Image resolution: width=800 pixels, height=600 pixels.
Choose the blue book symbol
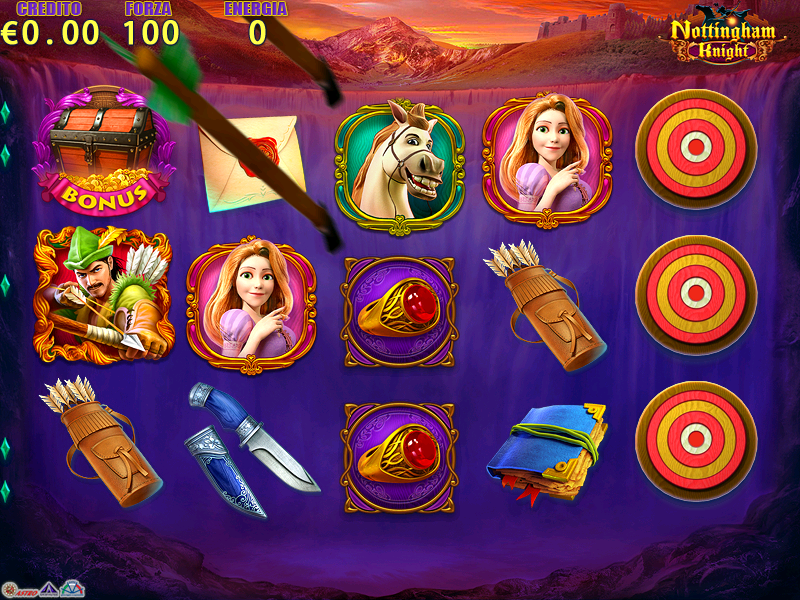pyautogui.click(x=548, y=450)
